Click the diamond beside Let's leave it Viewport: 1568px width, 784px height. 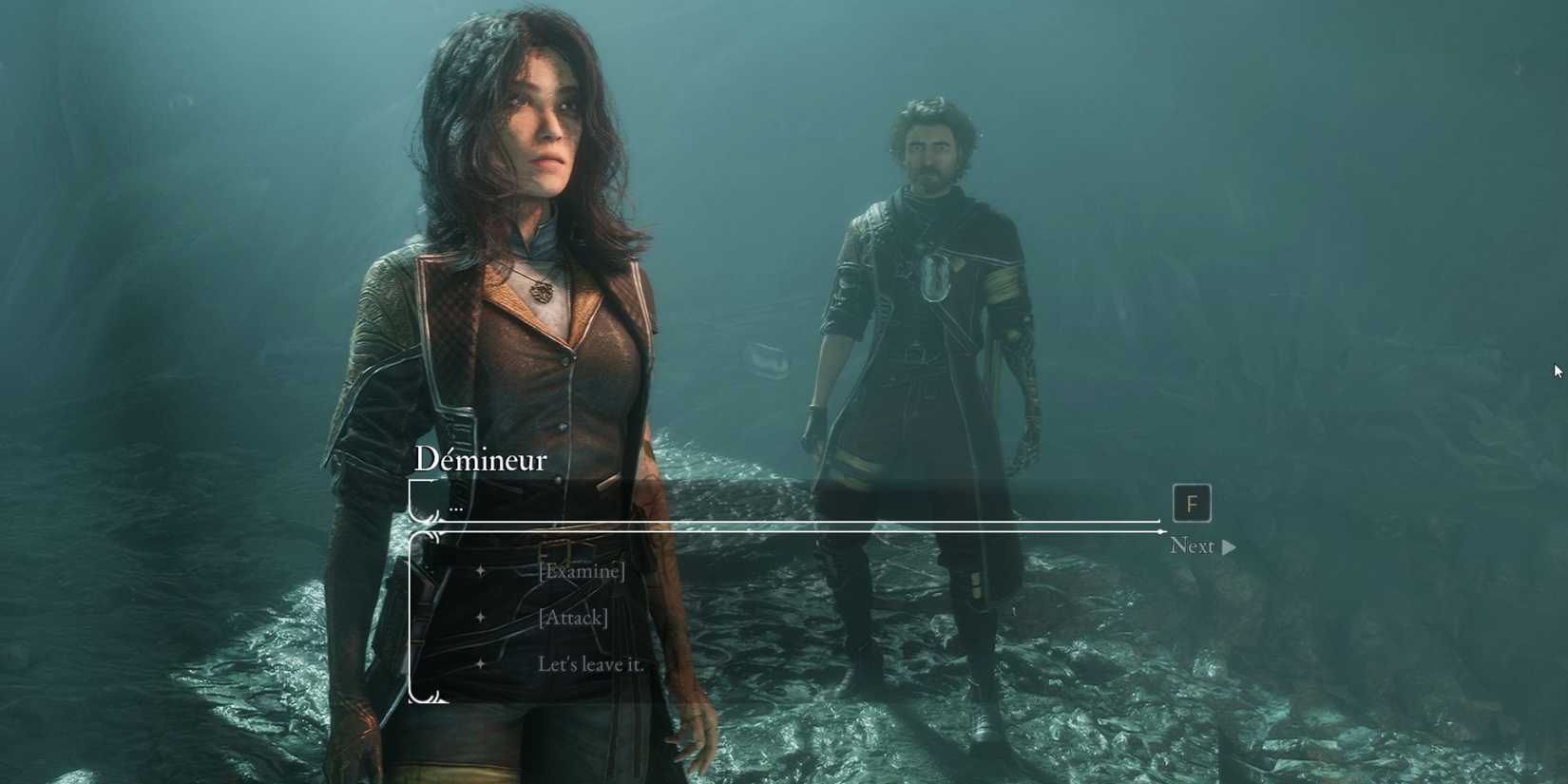pyautogui.click(x=482, y=664)
